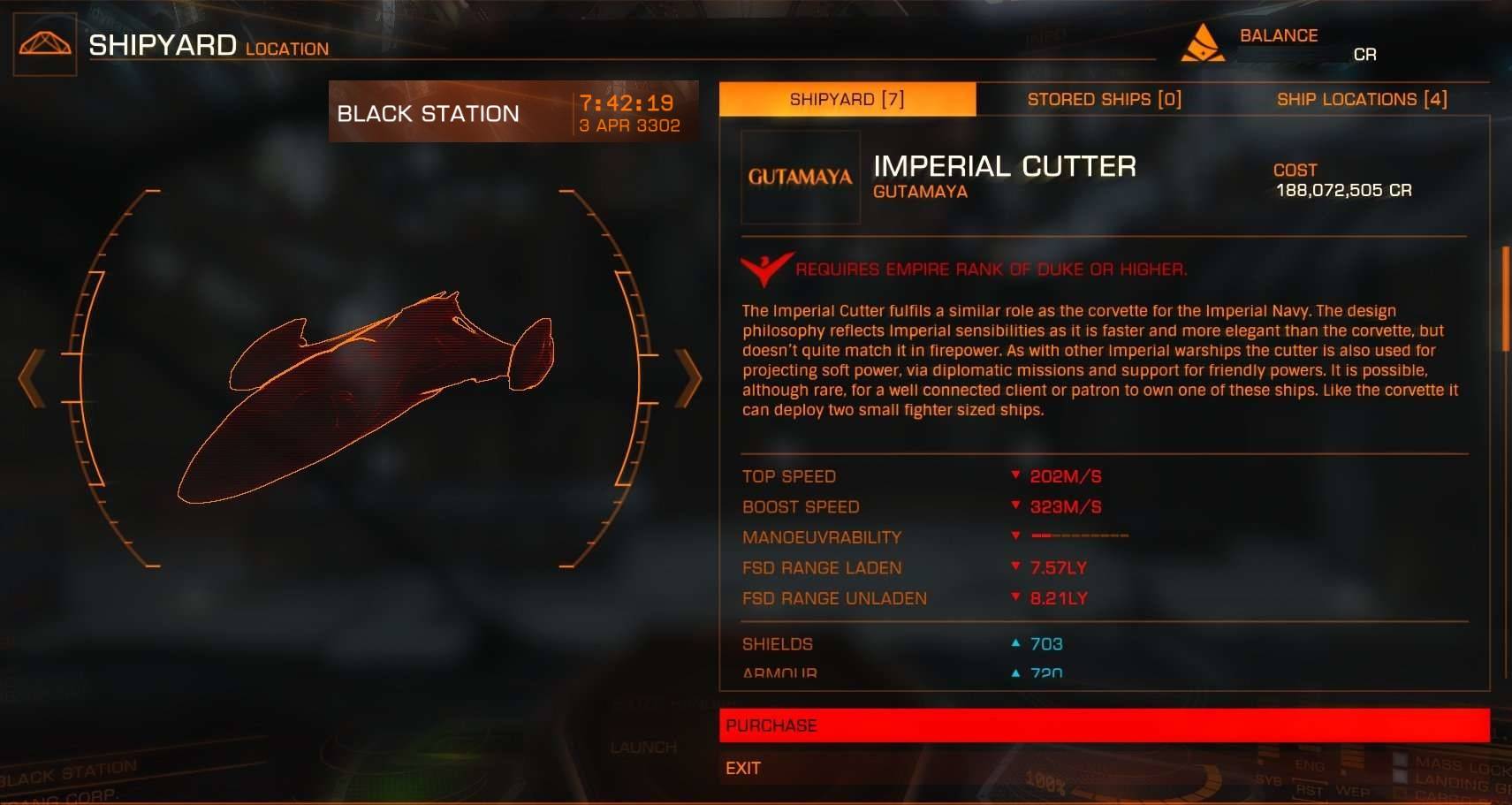Open the SHIP LOCATIONS tab
1512x805 pixels.
pos(1362,99)
